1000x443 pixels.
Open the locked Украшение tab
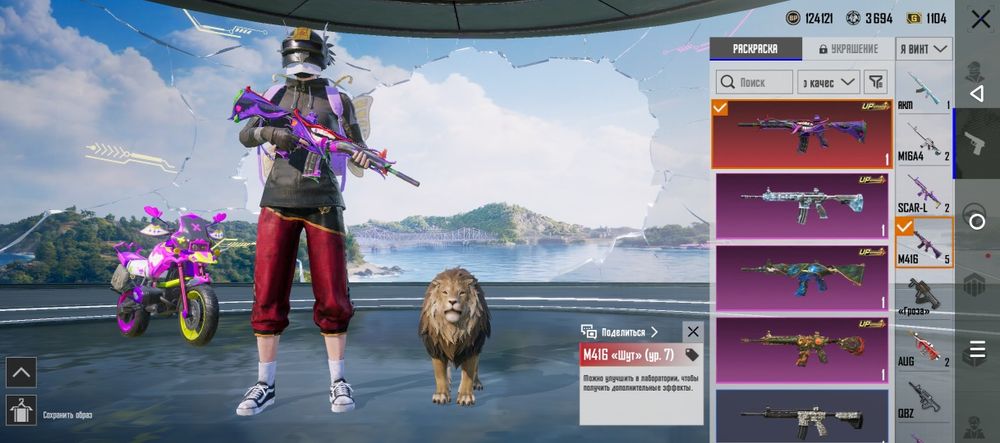pyautogui.click(x=848, y=48)
